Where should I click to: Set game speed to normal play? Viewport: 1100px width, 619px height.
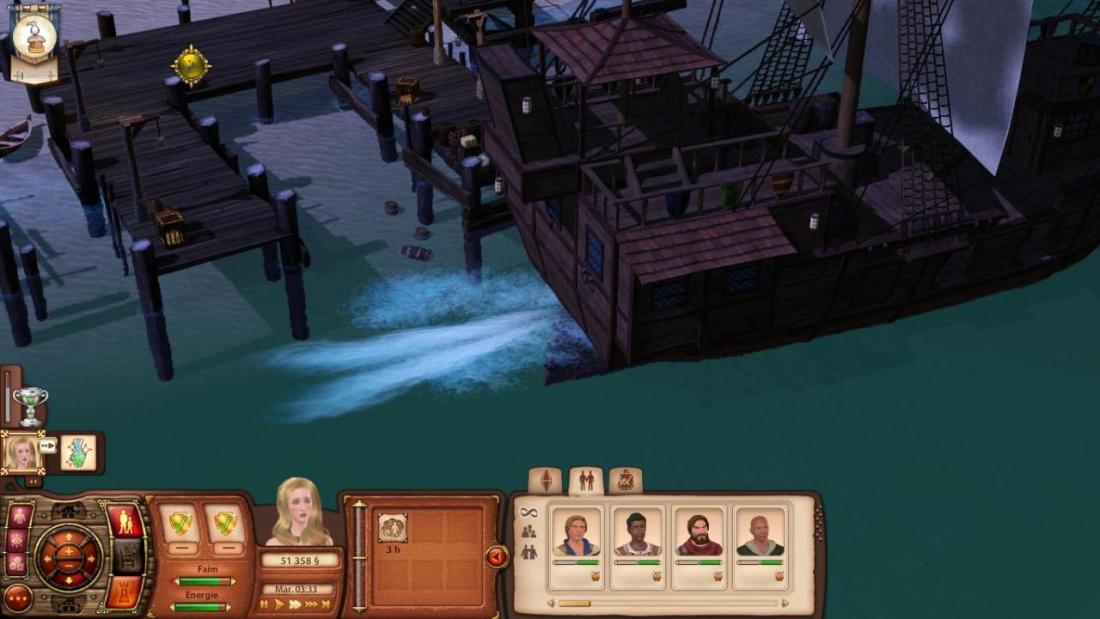pyautogui.click(x=279, y=604)
